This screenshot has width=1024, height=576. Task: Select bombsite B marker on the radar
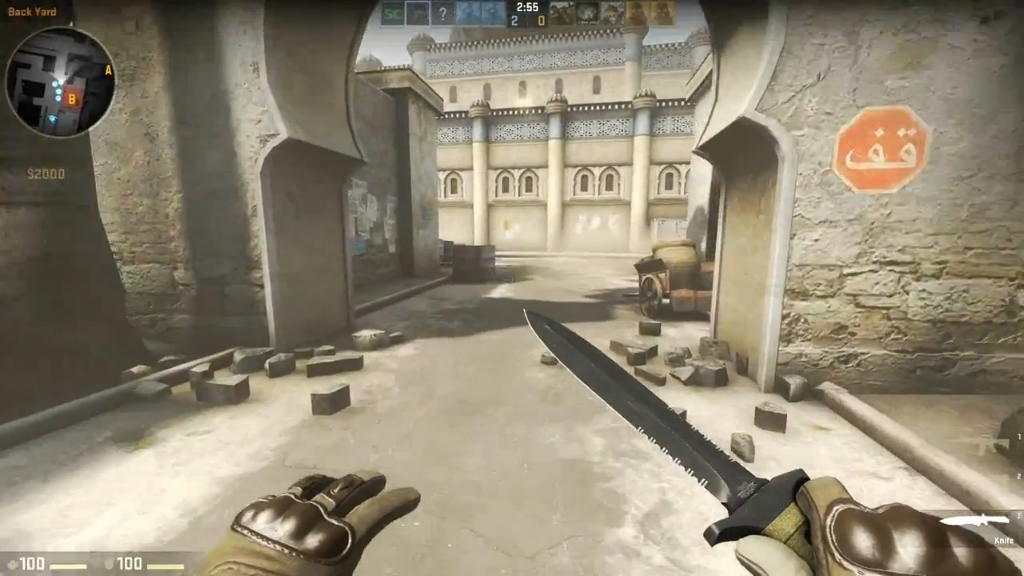tap(72, 99)
